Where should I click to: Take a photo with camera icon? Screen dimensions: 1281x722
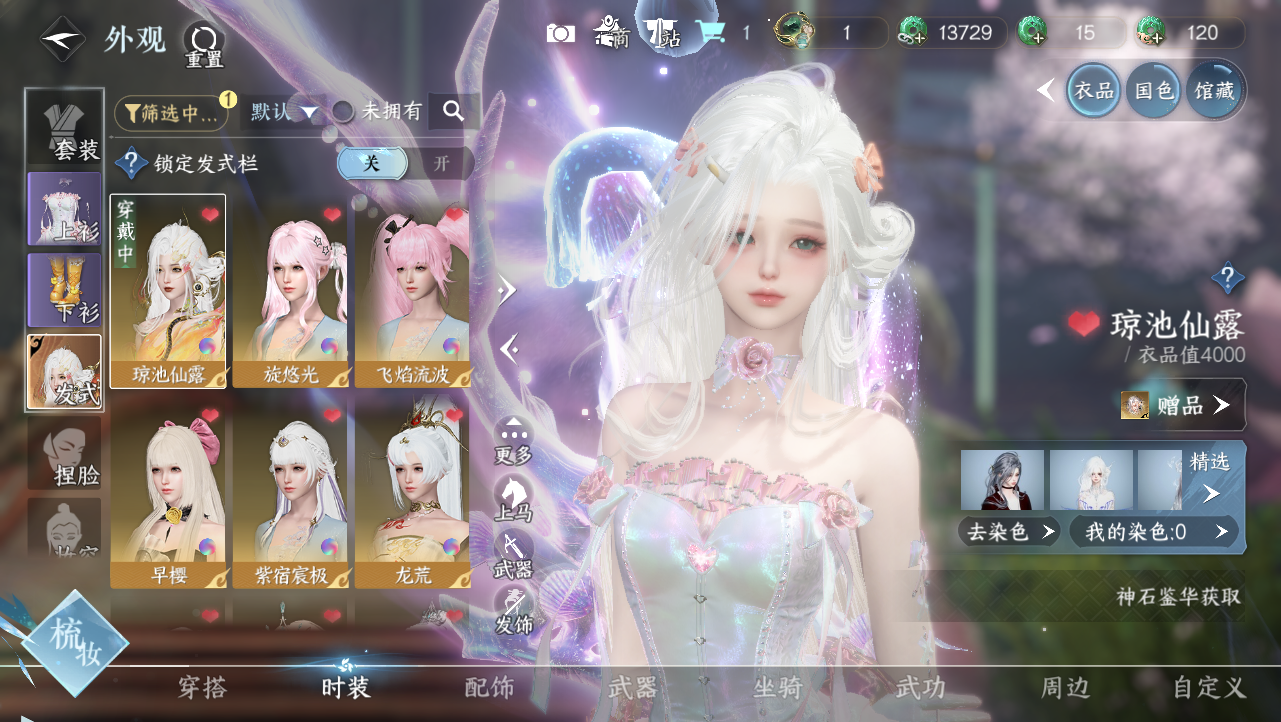(x=561, y=33)
